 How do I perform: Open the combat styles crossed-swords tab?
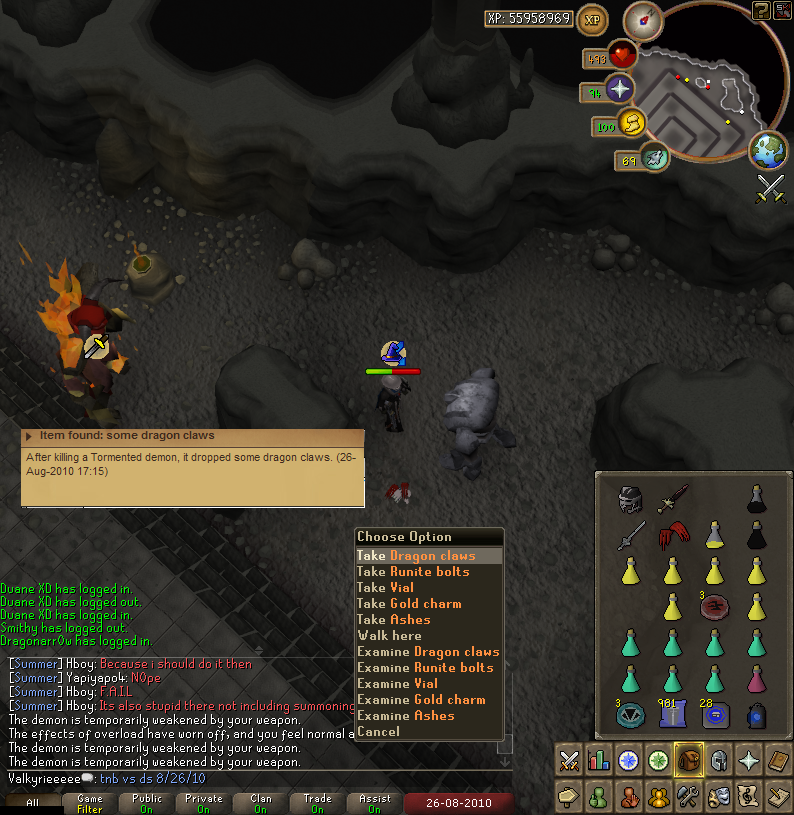click(x=569, y=760)
